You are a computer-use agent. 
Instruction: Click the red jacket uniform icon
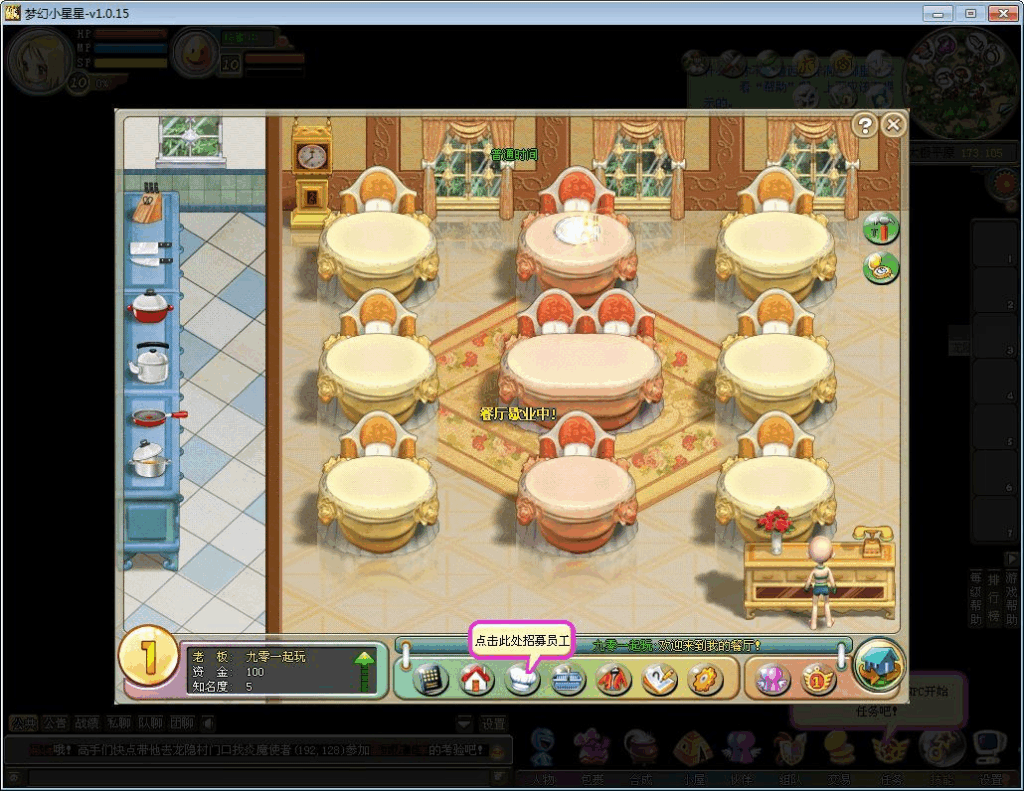coord(614,679)
